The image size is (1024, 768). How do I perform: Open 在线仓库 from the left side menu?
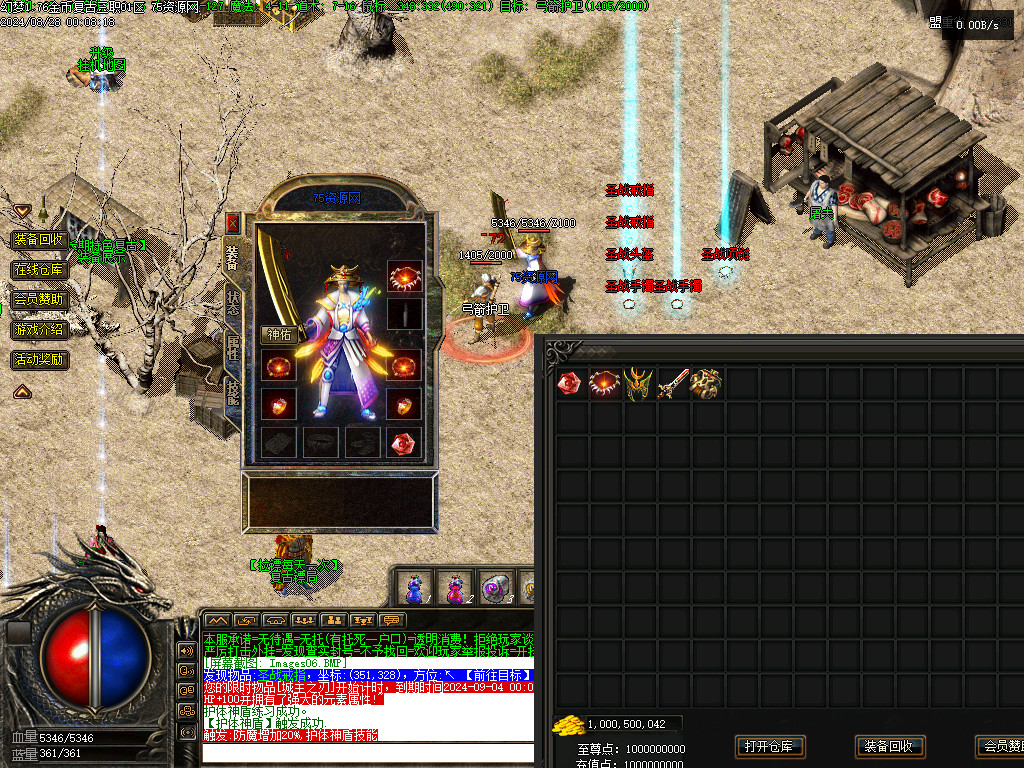39,270
